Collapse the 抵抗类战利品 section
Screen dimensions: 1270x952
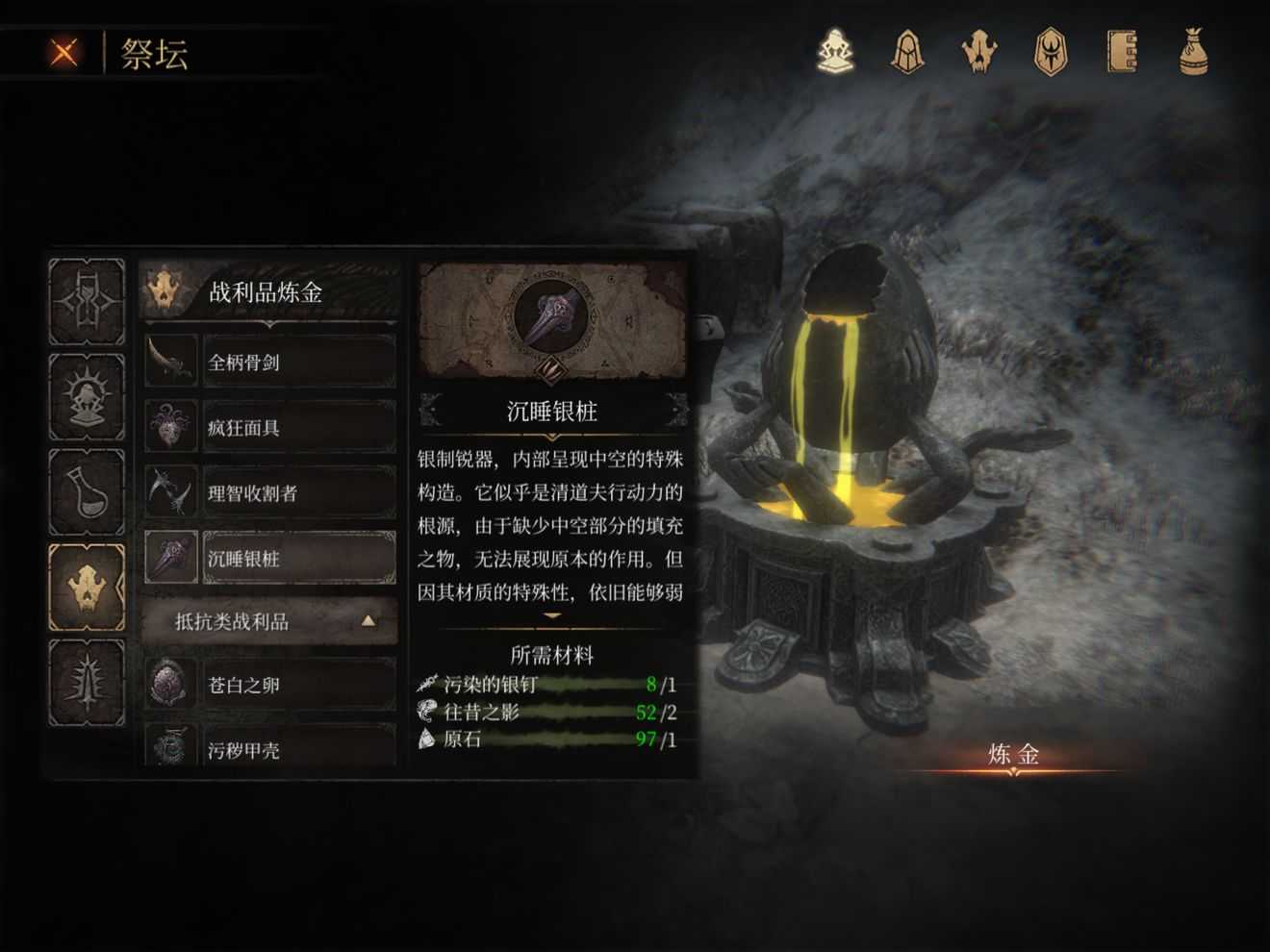(269, 621)
